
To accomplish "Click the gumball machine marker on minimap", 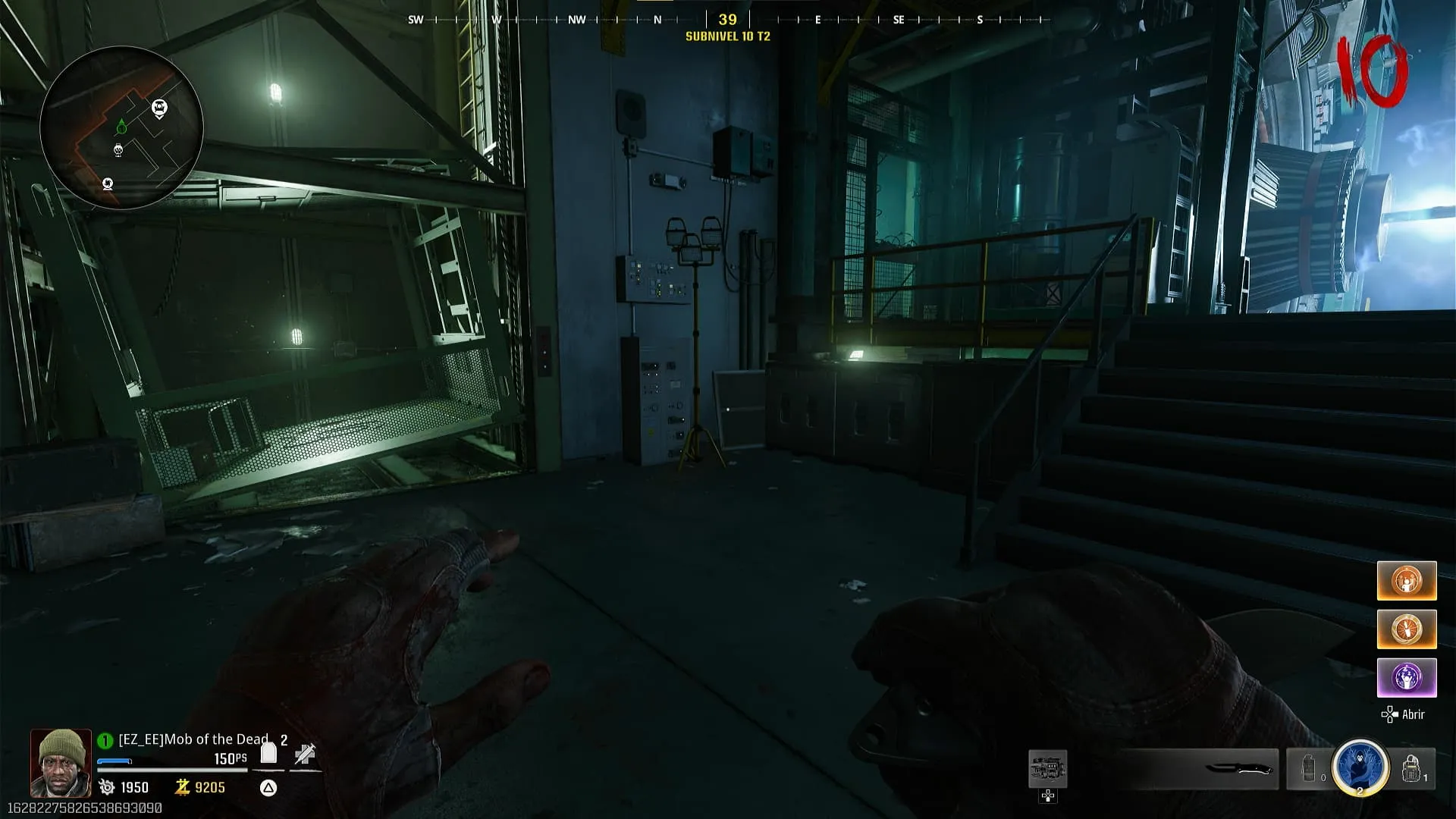I will 118,150.
